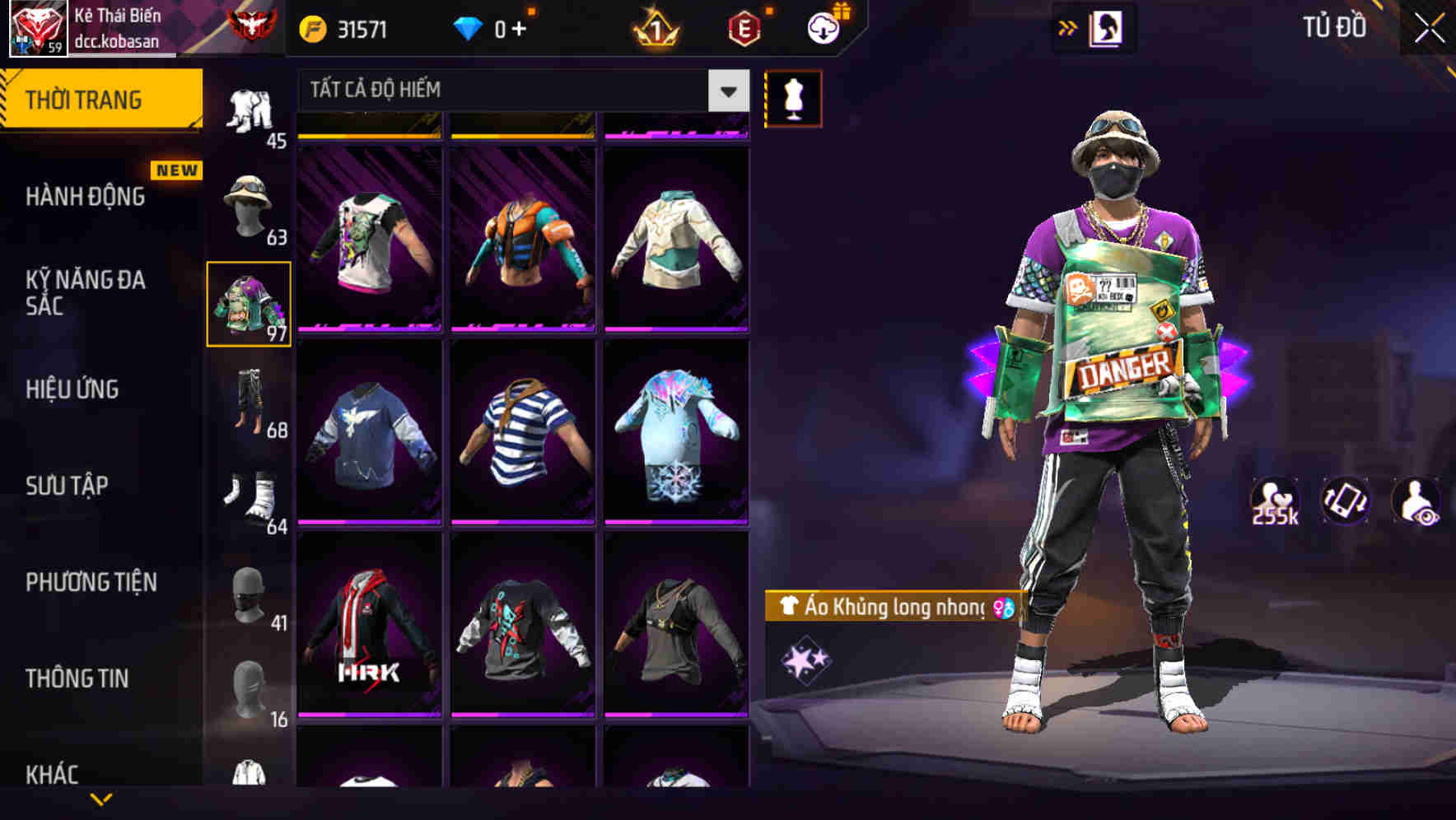Screen dimensions: 1456x820
Task: Select the masked head category showing 63 items
Action: click(x=248, y=206)
